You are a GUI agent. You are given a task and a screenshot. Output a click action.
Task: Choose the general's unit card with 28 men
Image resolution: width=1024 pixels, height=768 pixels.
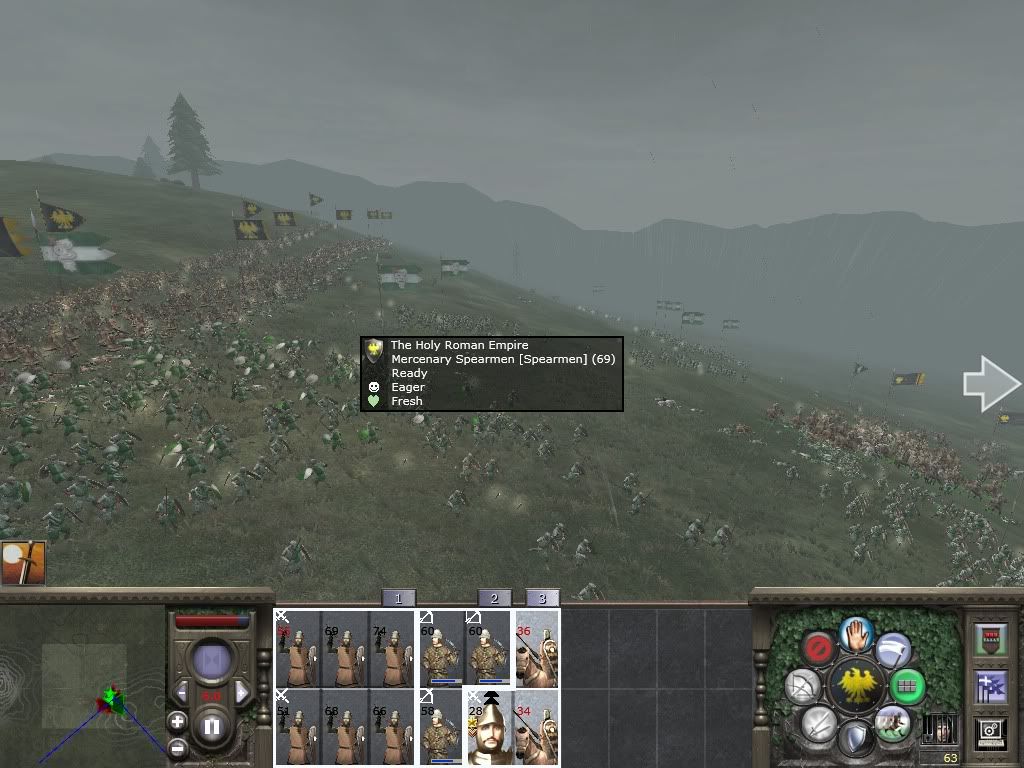(x=489, y=726)
